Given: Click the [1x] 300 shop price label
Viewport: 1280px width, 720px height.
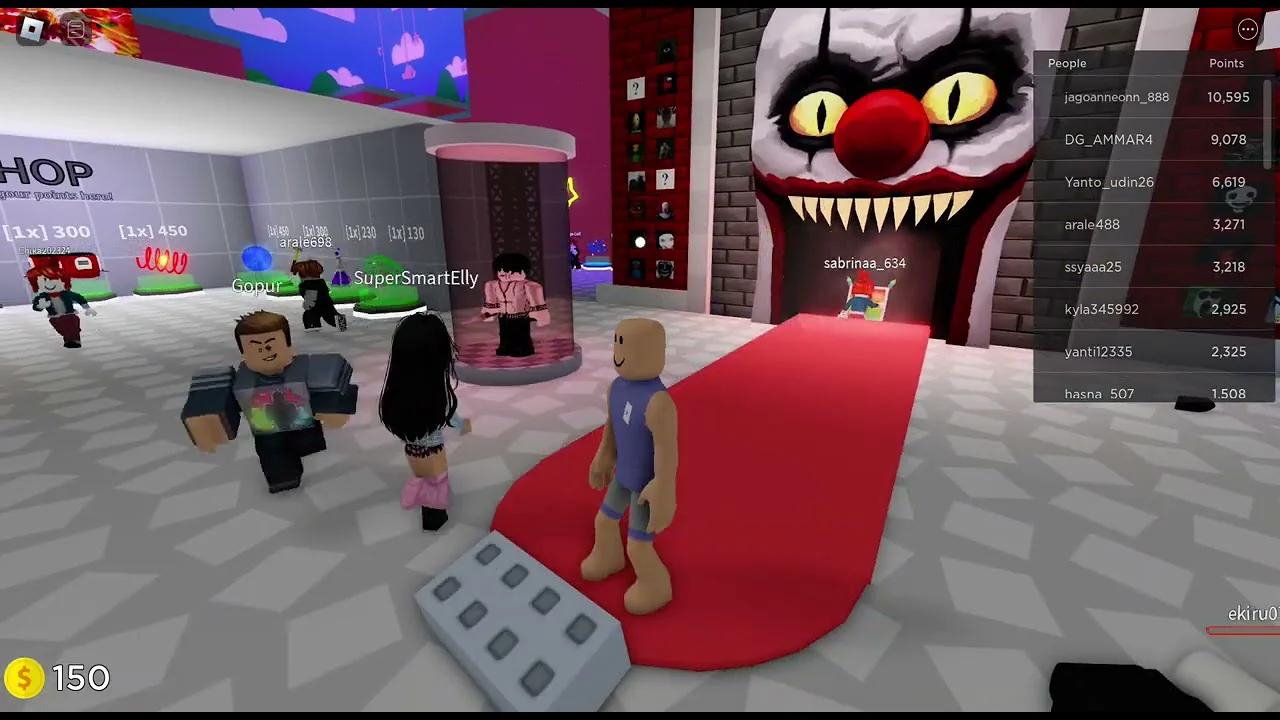Looking at the screenshot, I should tap(45, 231).
